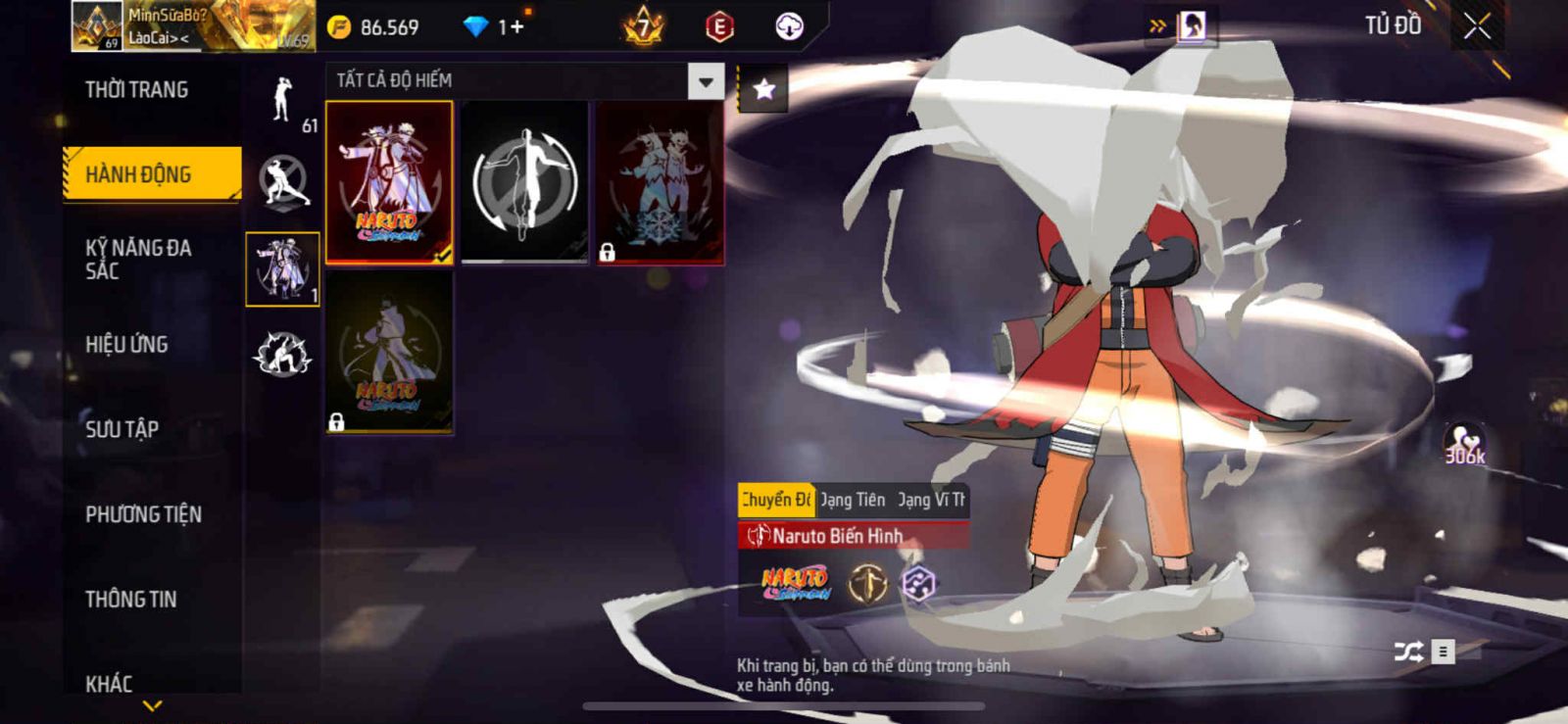This screenshot has width=1568, height=724.
Task: Open the Sưu Tập collection menu
Action: [122, 429]
